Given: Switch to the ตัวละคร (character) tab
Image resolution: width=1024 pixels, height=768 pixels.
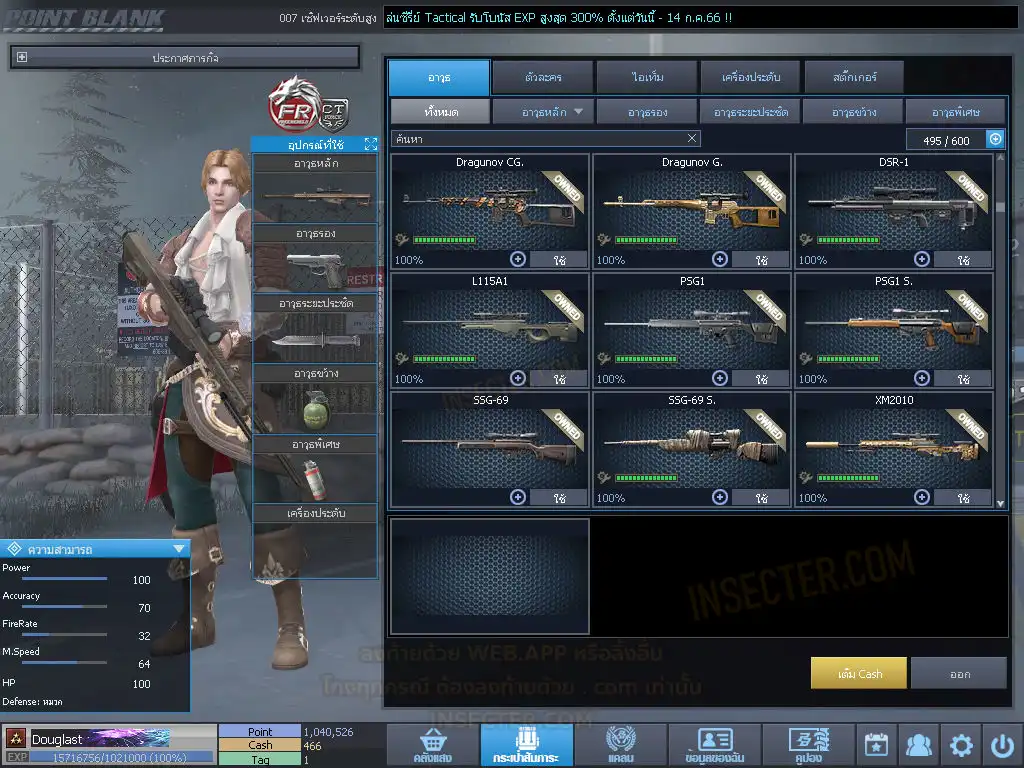Looking at the screenshot, I should (x=542, y=77).
